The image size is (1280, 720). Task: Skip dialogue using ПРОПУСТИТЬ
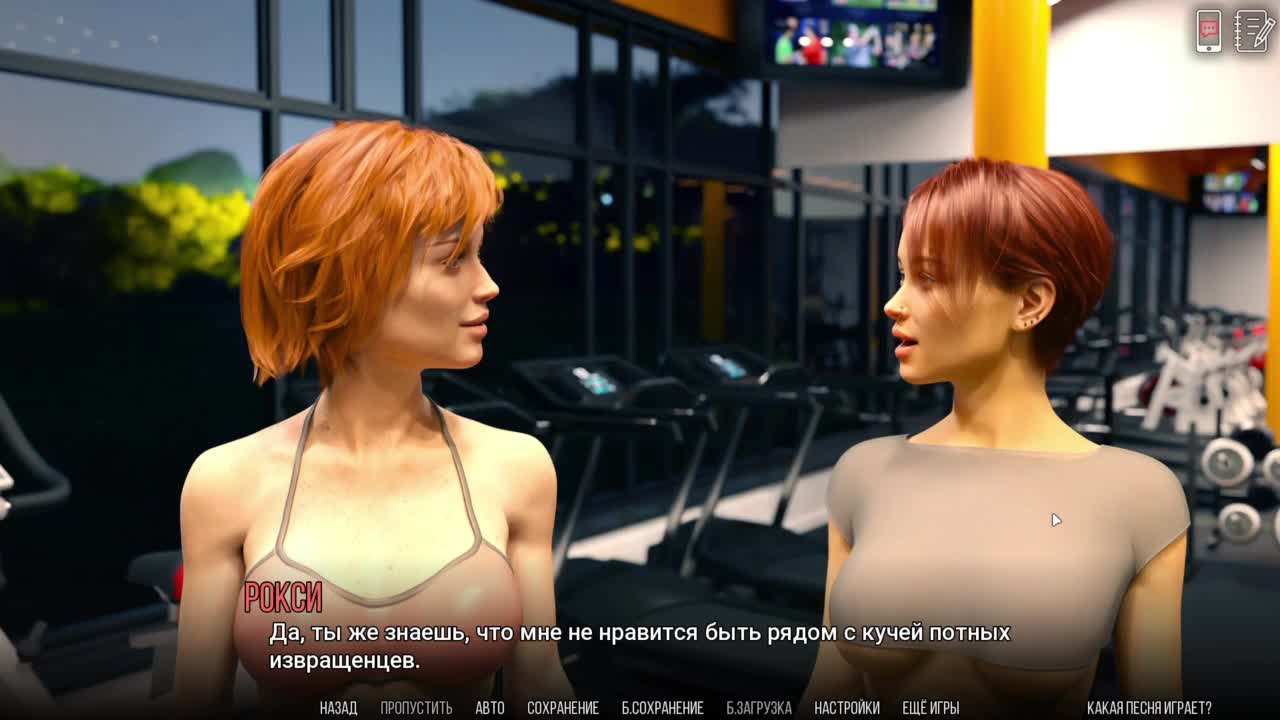click(x=416, y=708)
